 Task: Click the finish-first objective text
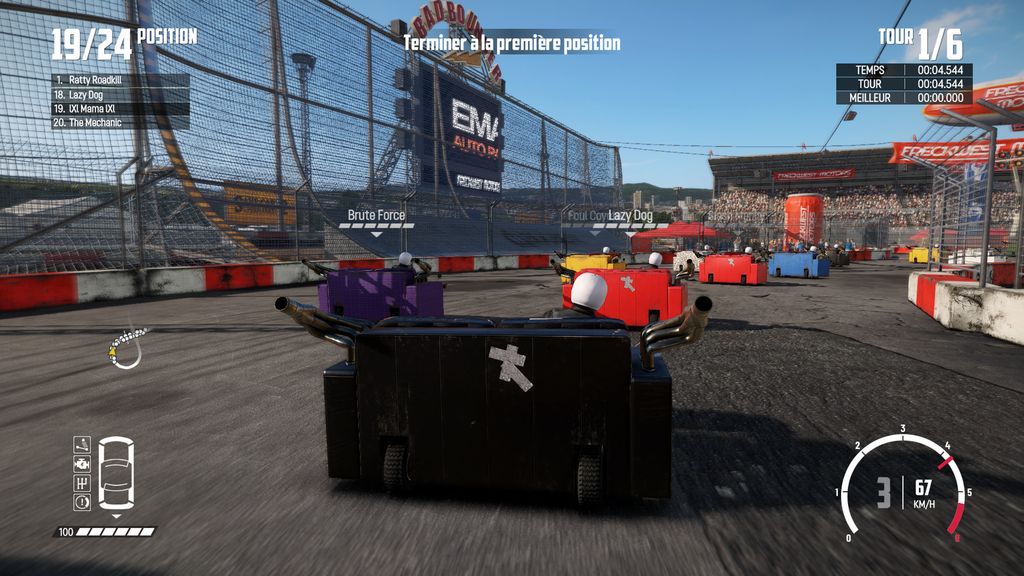click(511, 43)
